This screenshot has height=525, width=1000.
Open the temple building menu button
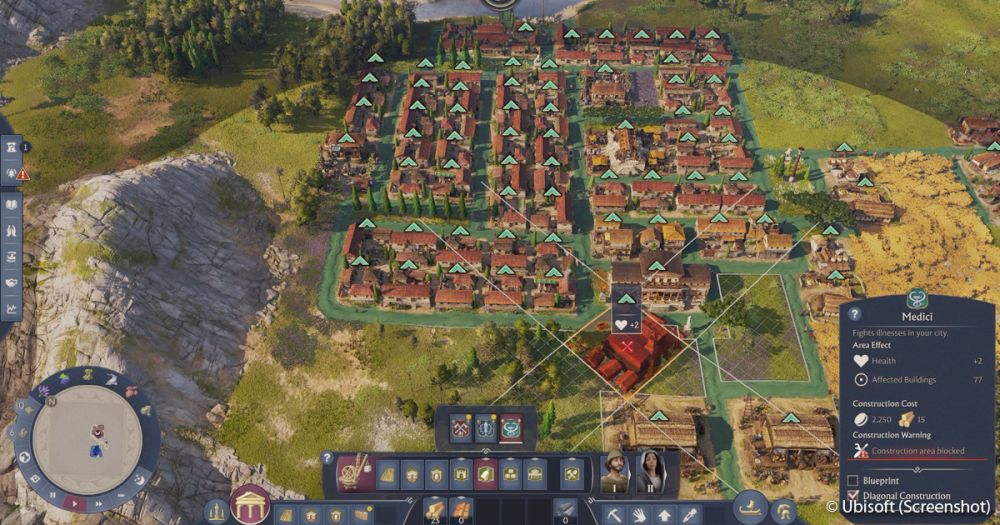pyautogui.click(x=250, y=505)
